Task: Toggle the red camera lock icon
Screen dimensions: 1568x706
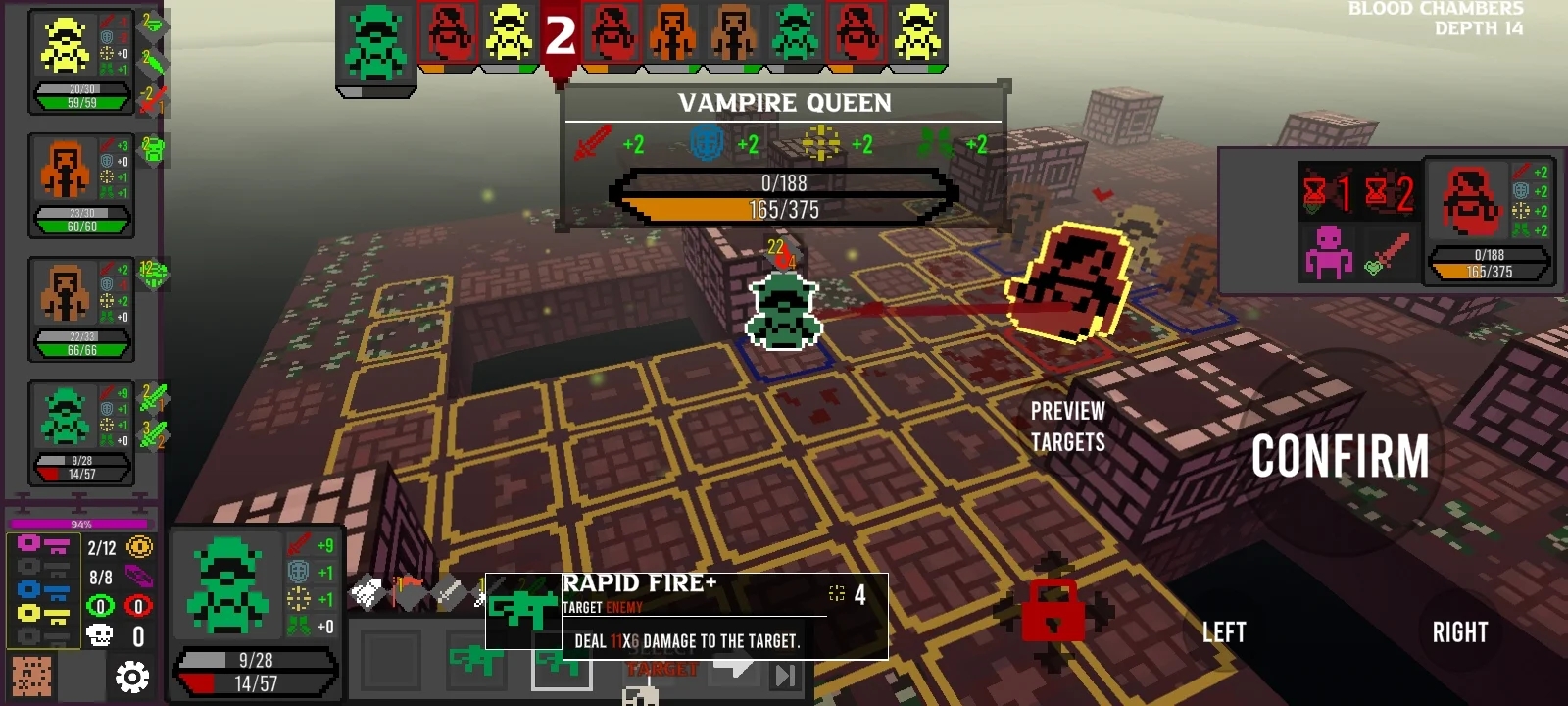Action: point(1053,613)
